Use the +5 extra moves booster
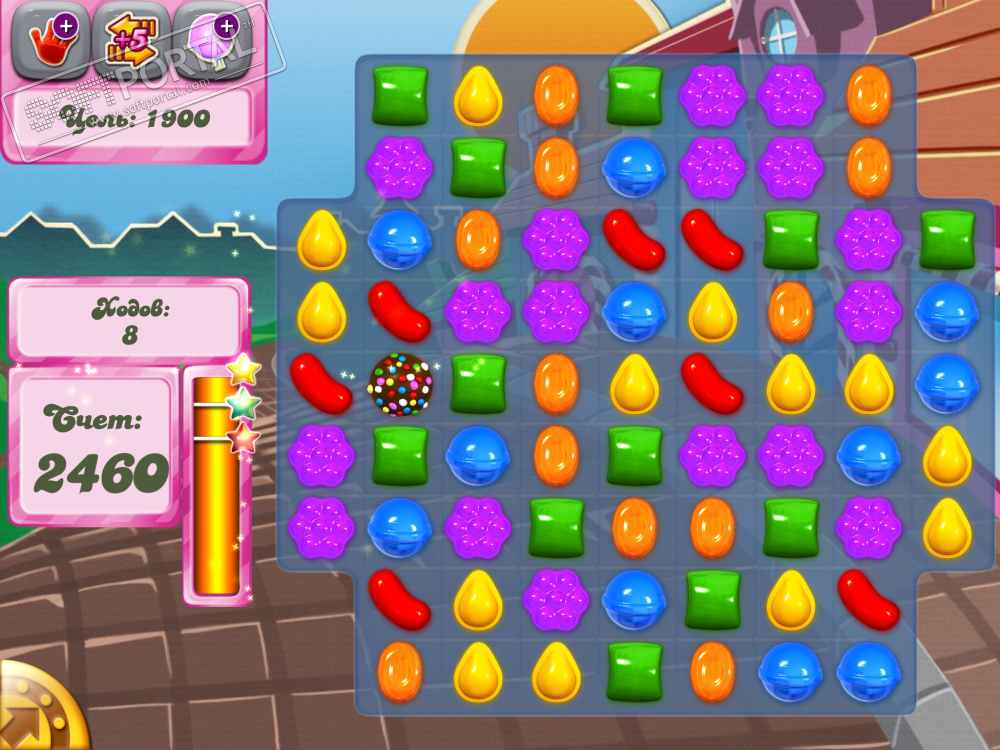Screen dimensions: 1000x750 (x=130, y=40)
